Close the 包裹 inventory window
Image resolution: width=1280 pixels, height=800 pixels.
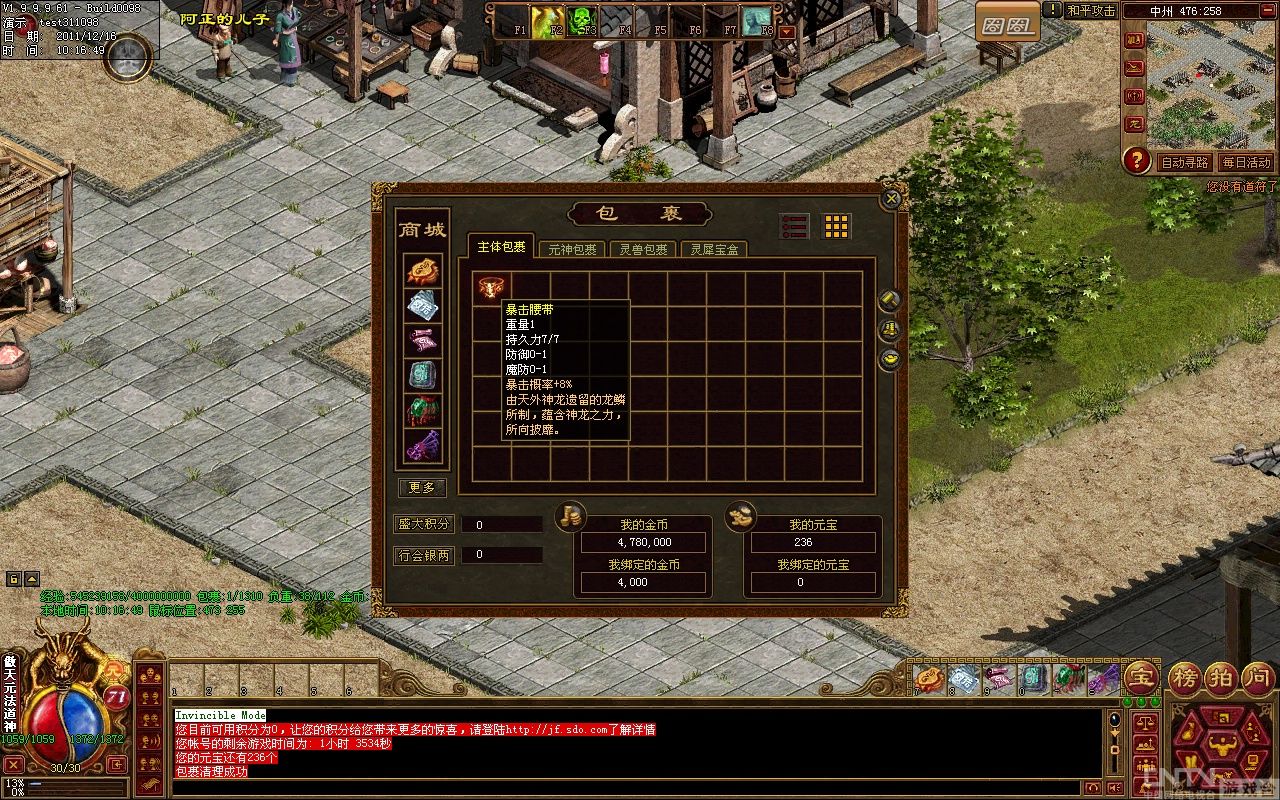[891, 199]
